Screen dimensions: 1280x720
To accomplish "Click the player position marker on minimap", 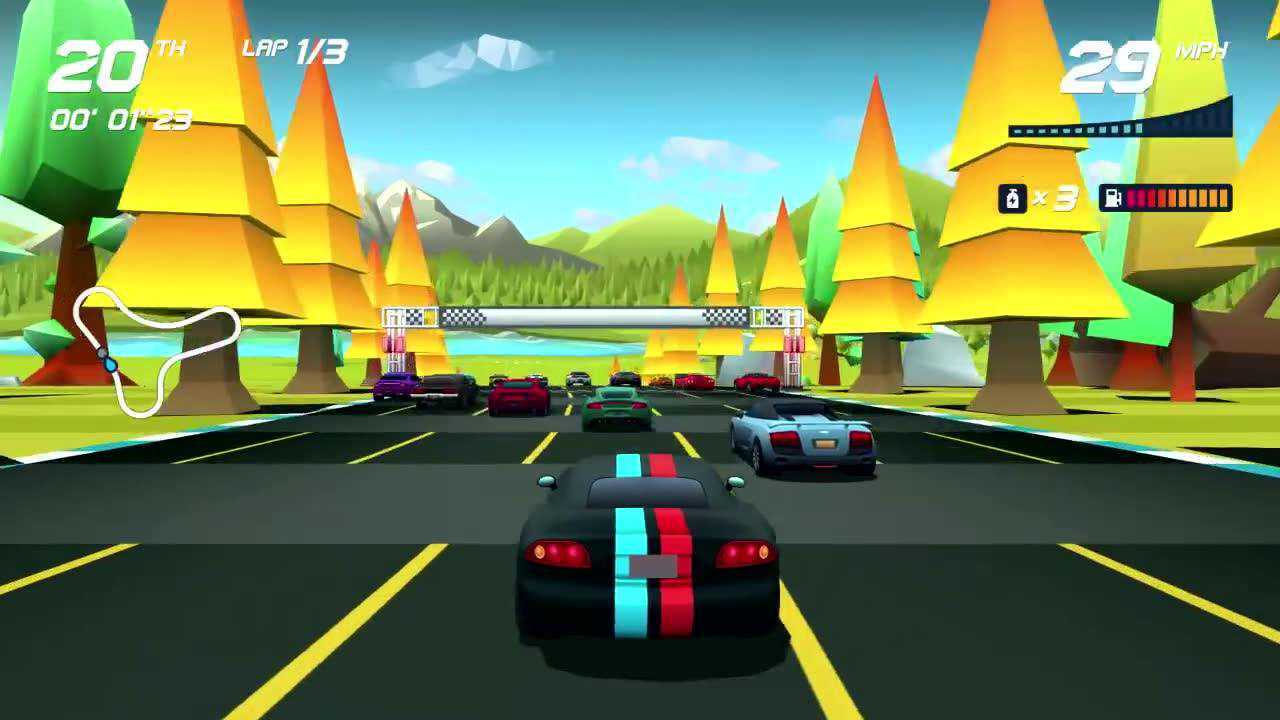I will click(x=109, y=365).
